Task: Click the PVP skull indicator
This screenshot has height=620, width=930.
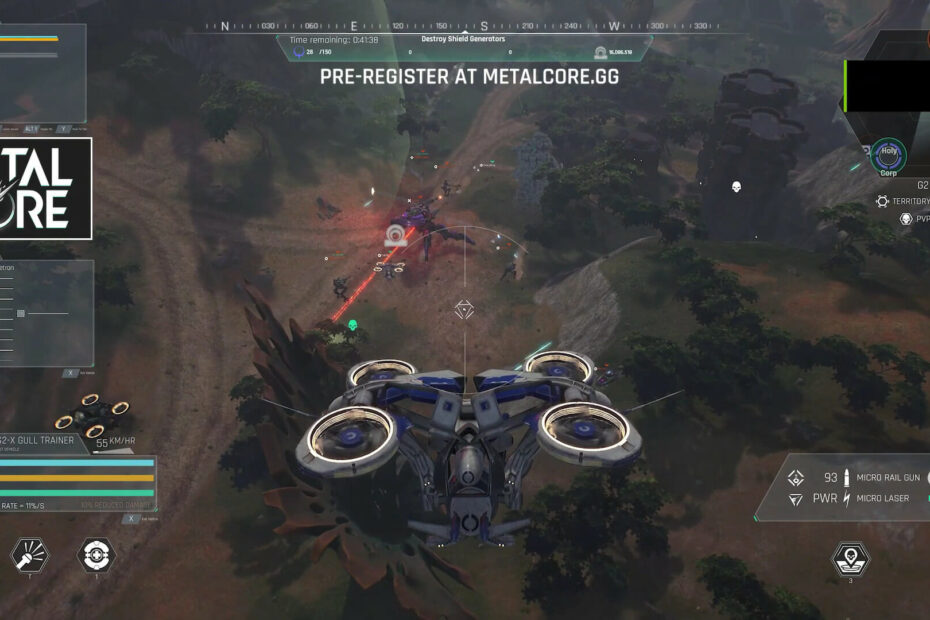Action: pyautogui.click(x=906, y=218)
